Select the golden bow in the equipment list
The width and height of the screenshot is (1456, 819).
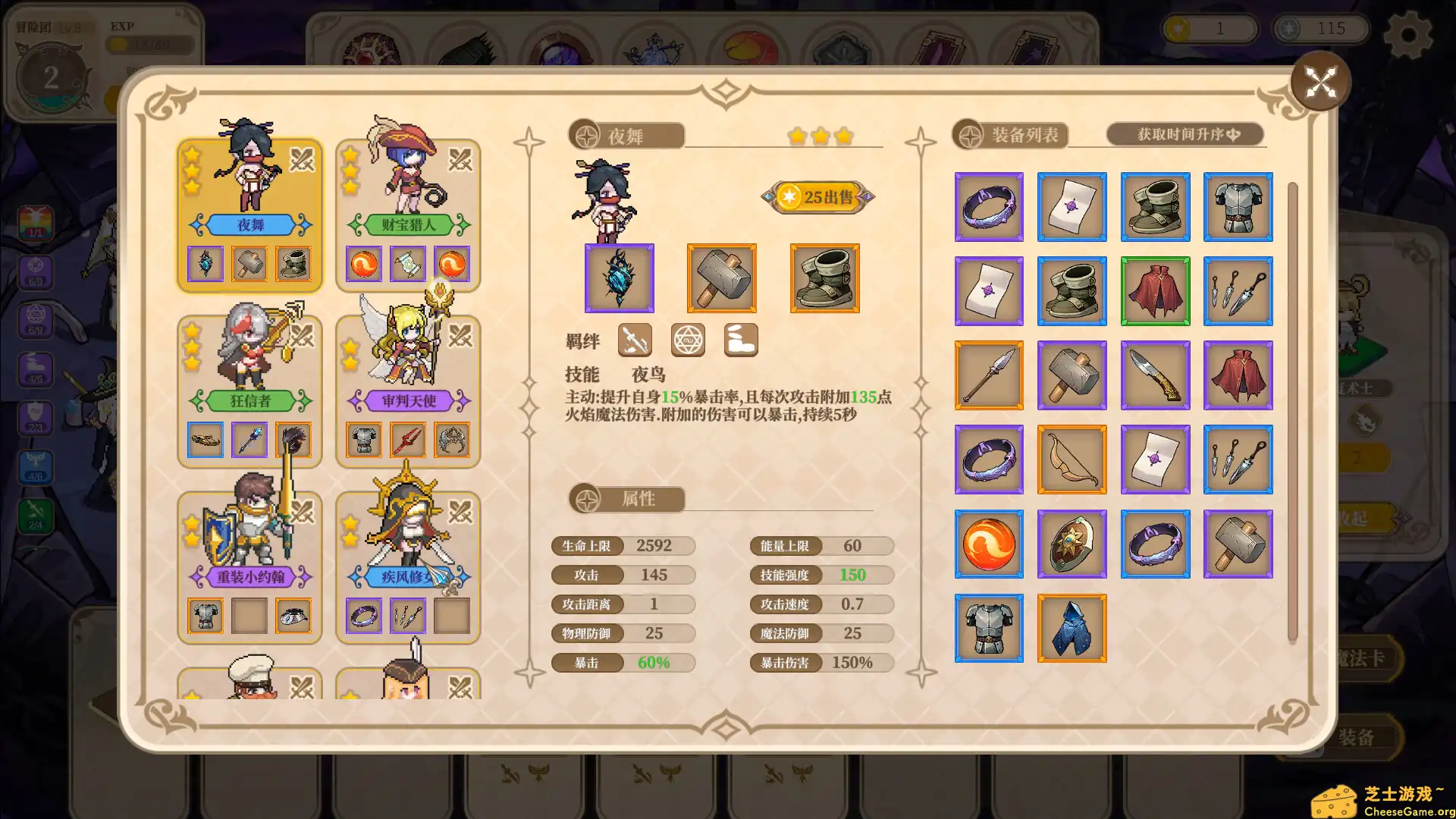tap(1072, 460)
